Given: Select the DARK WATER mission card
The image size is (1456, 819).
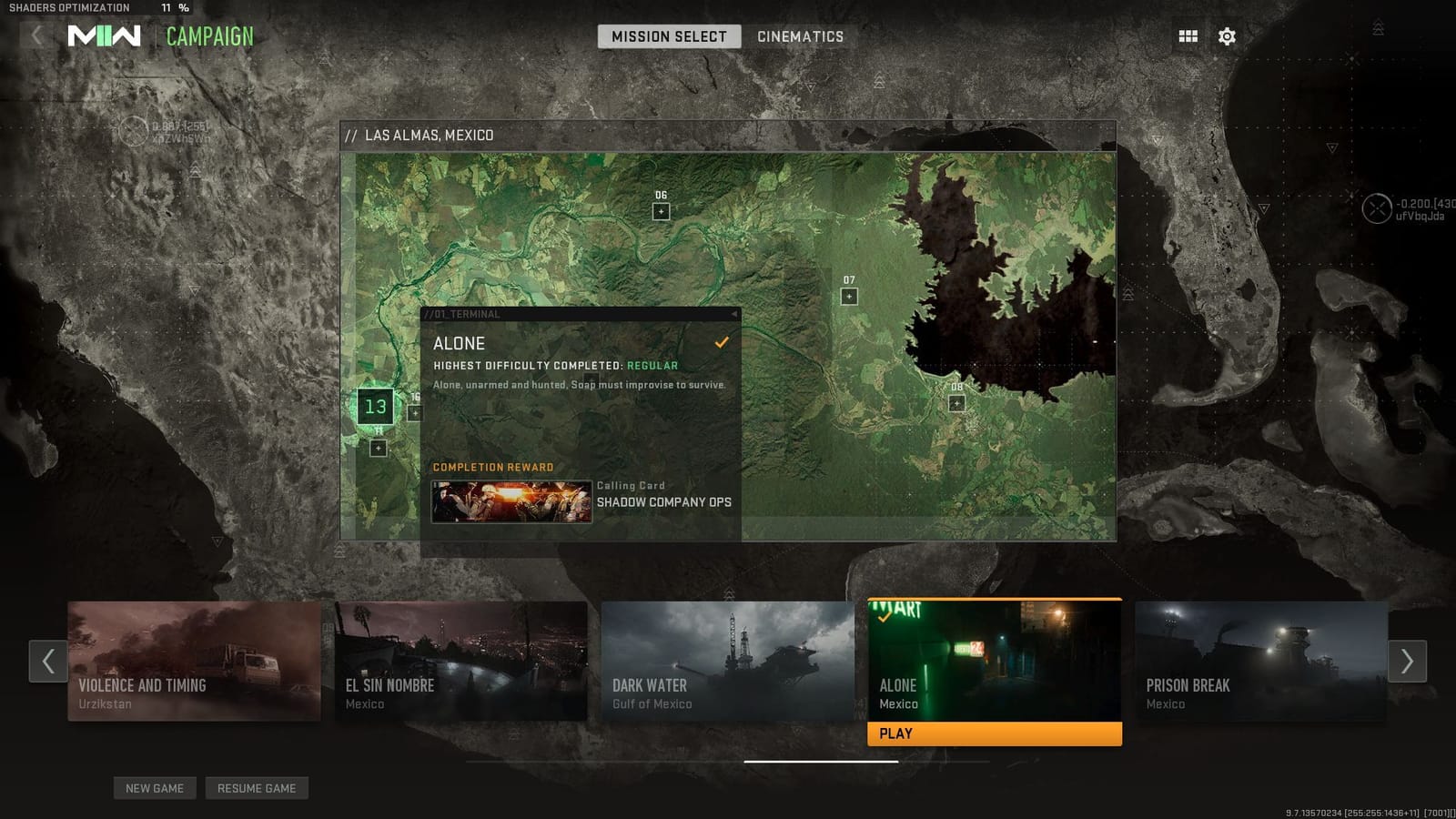Looking at the screenshot, I should pos(728,662).
